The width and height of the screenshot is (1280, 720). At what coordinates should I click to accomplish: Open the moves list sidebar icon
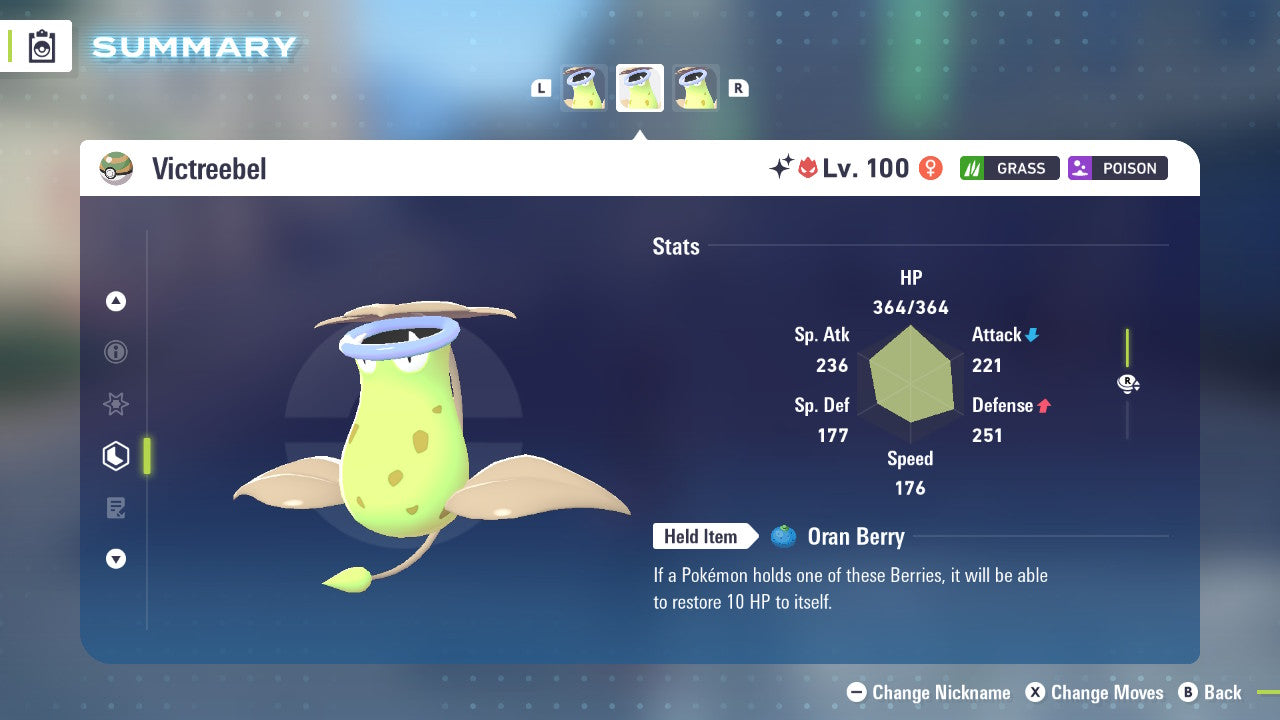click(116, 508)
